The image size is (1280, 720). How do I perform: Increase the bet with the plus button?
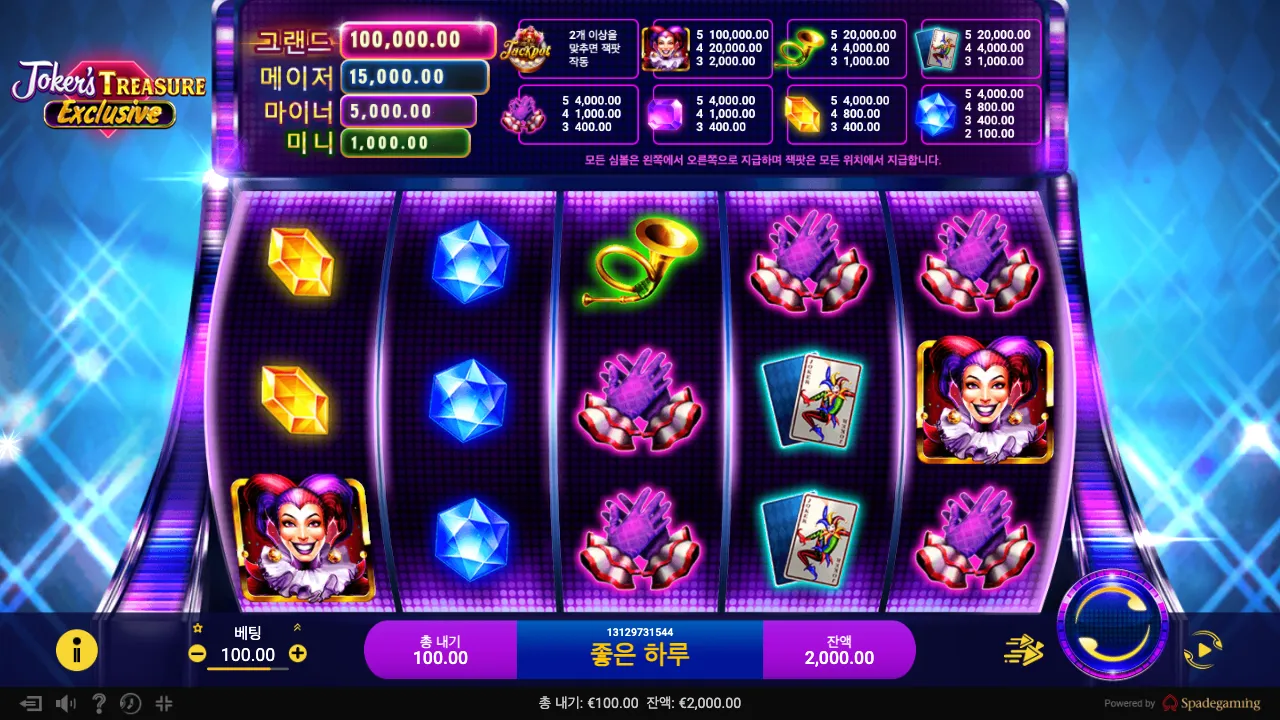tap(296, 655)
